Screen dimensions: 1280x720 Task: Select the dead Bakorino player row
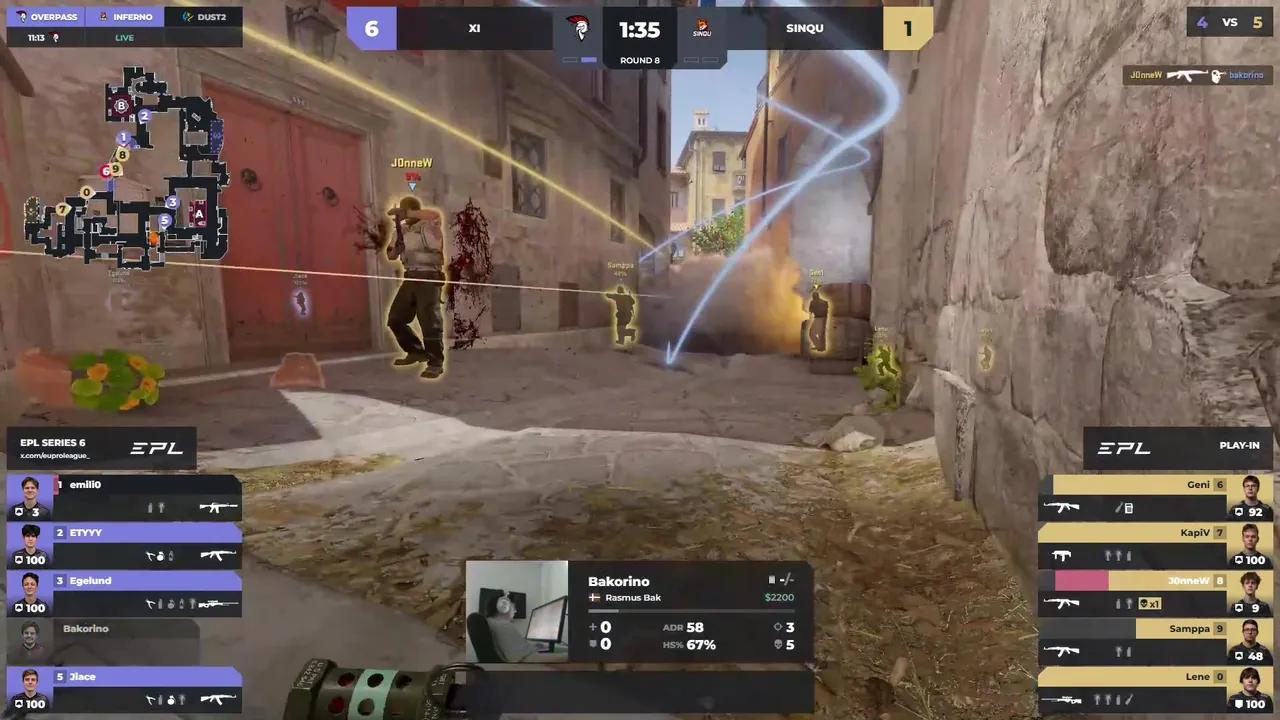pos(104,641)
